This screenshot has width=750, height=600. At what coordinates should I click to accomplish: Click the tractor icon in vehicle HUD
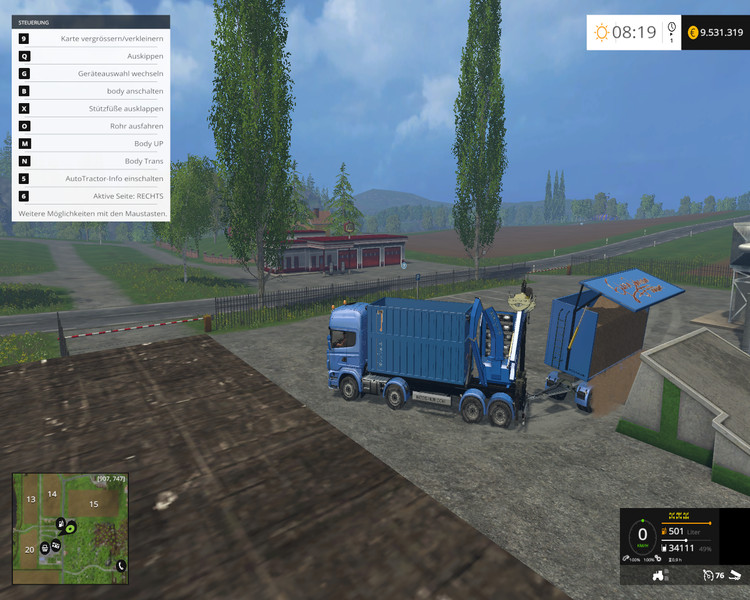point(660,576)
